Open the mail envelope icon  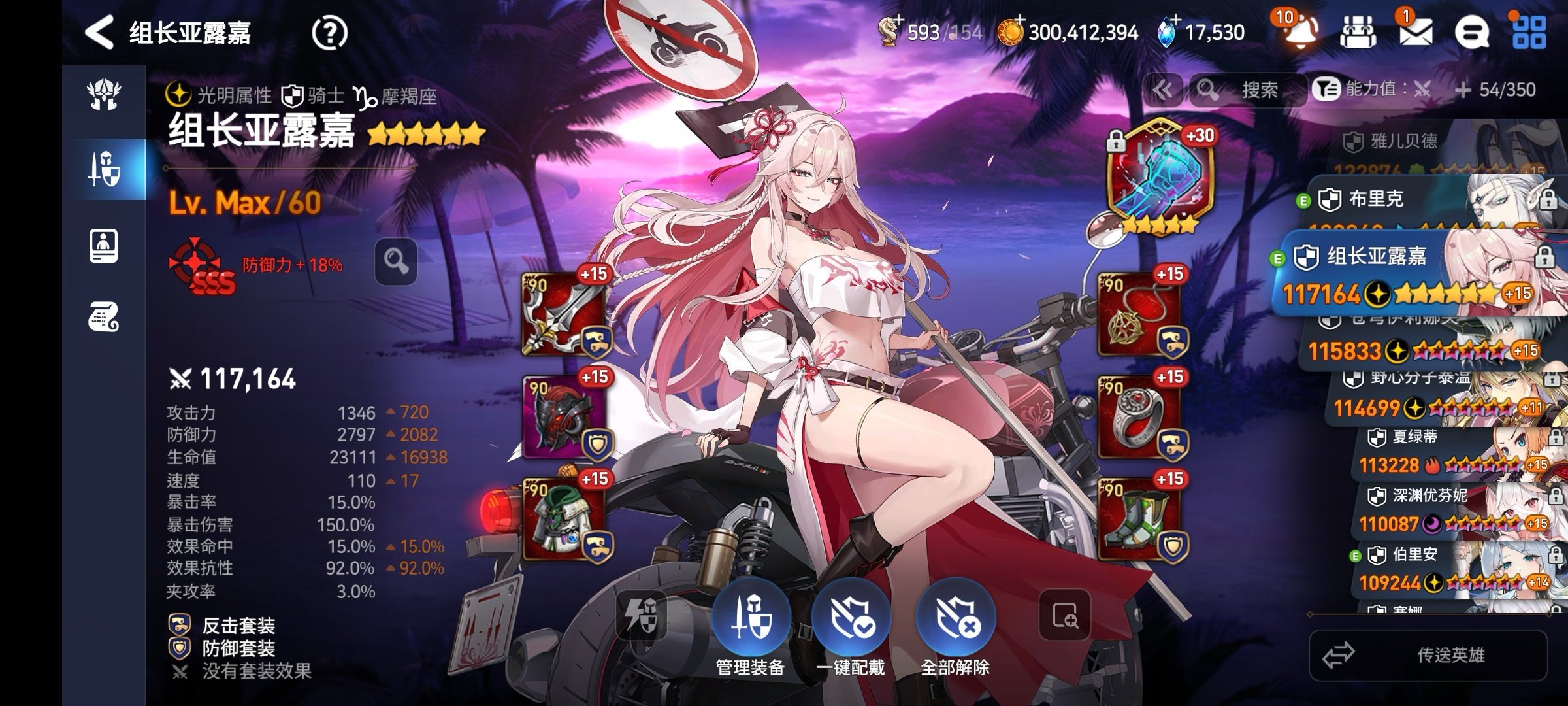point(1415,31)
